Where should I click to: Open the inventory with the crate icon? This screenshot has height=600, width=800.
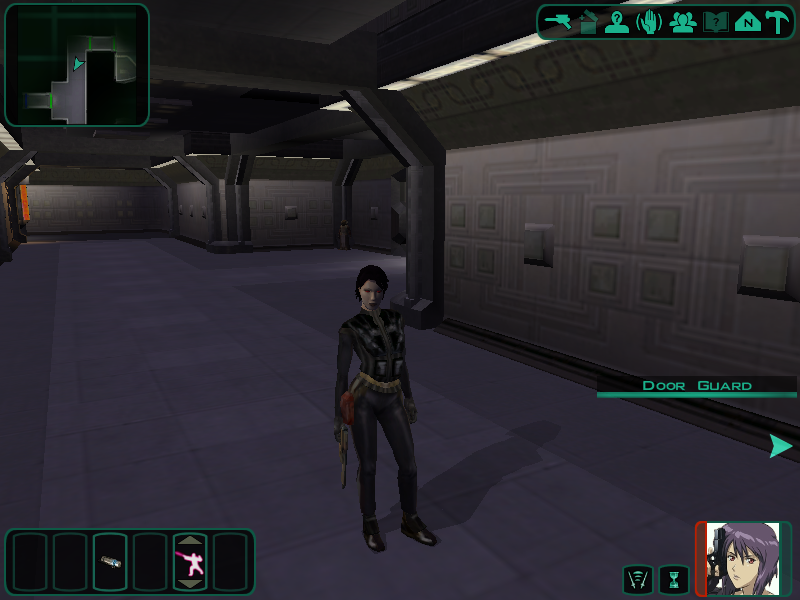[588, 22]
